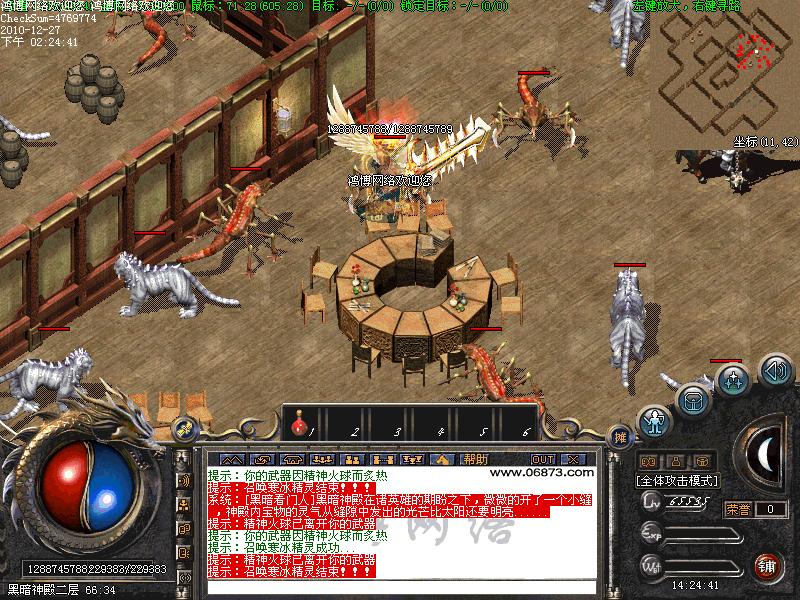Screen dimensions: 800x600
Task: Close the game with the X button
Action: pos(572,459)
